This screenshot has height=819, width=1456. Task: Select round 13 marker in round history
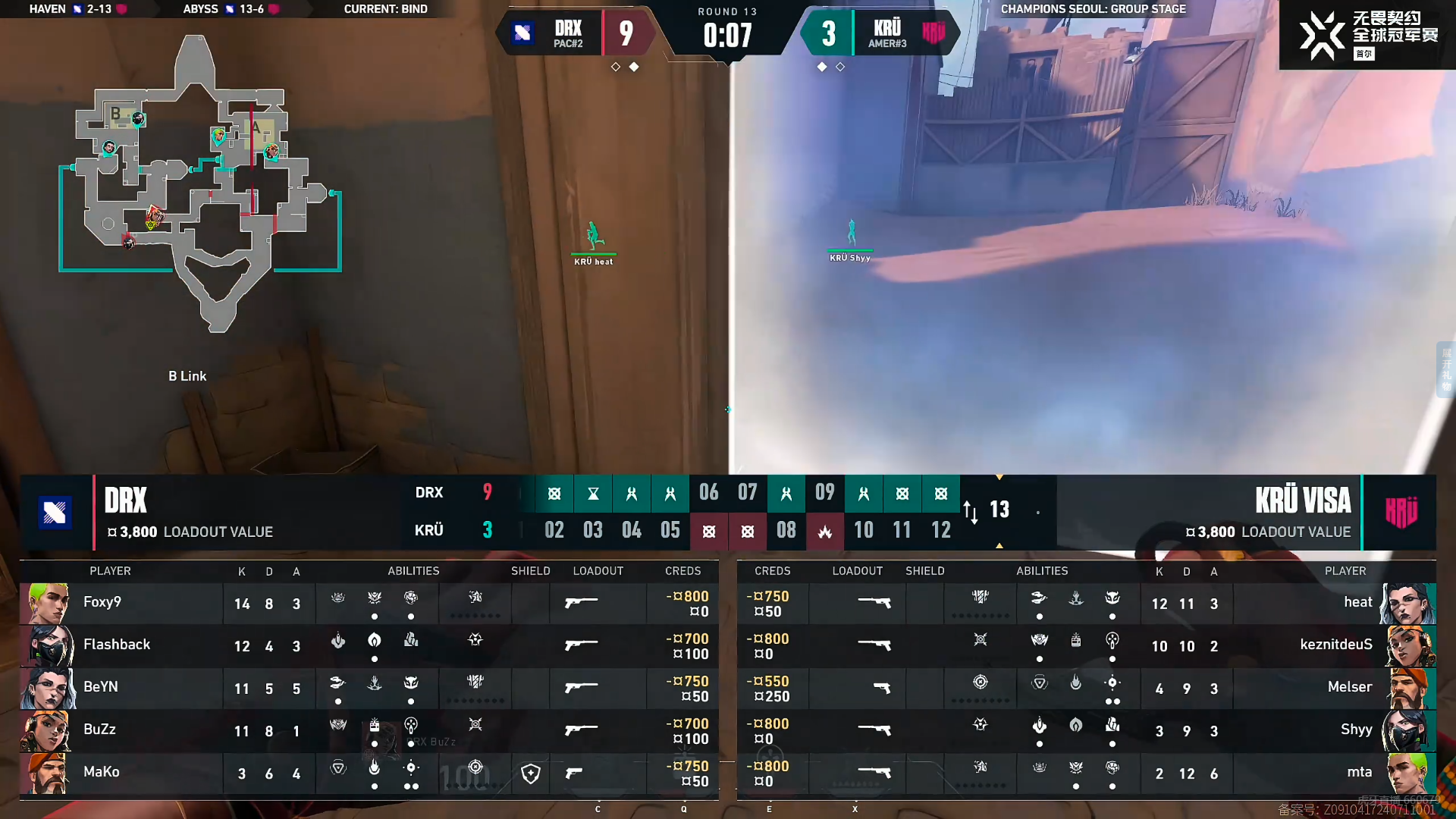999,510
